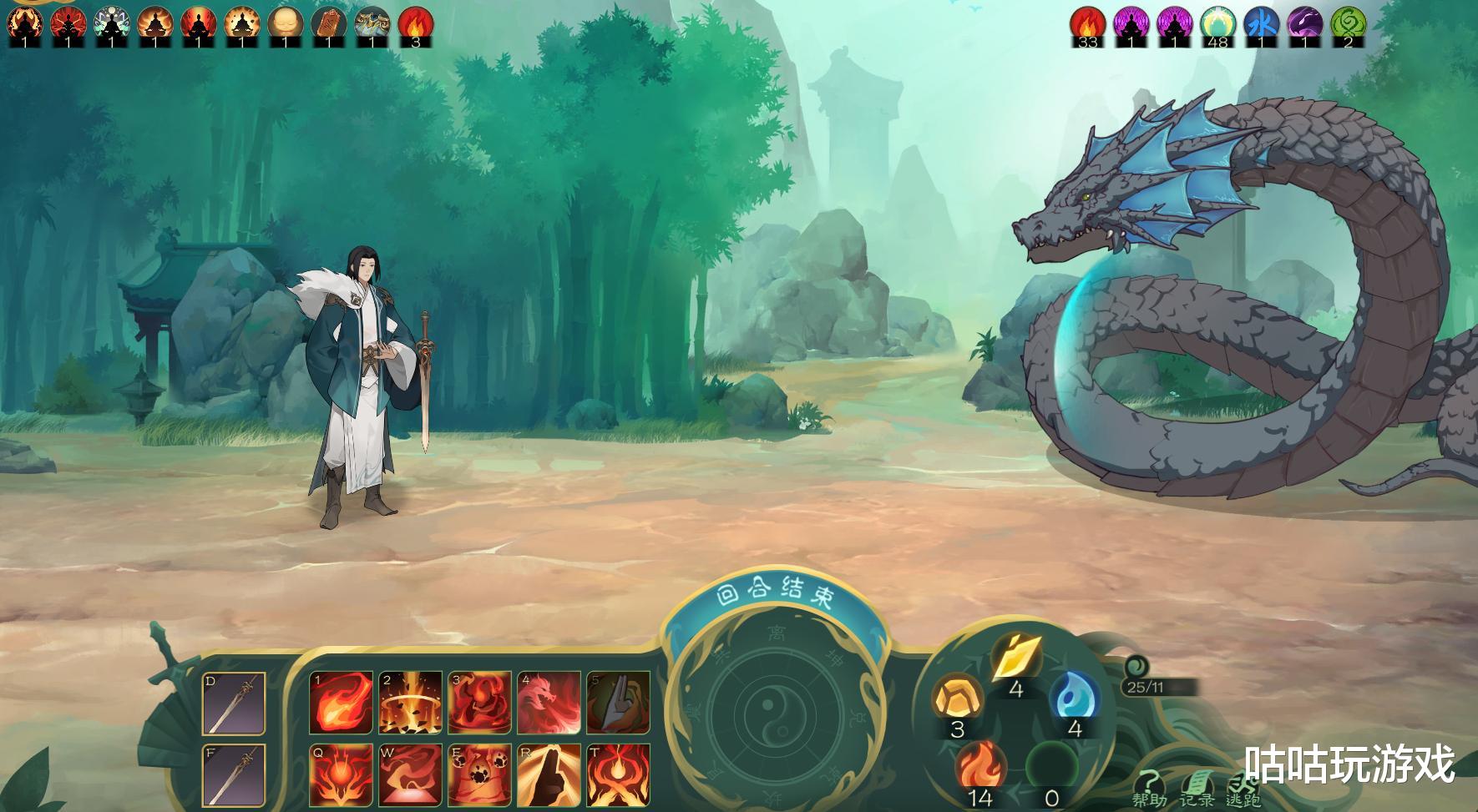Use the W flame altar skill
Viewport: 1478px width, 812px height.
pos(410,774)
